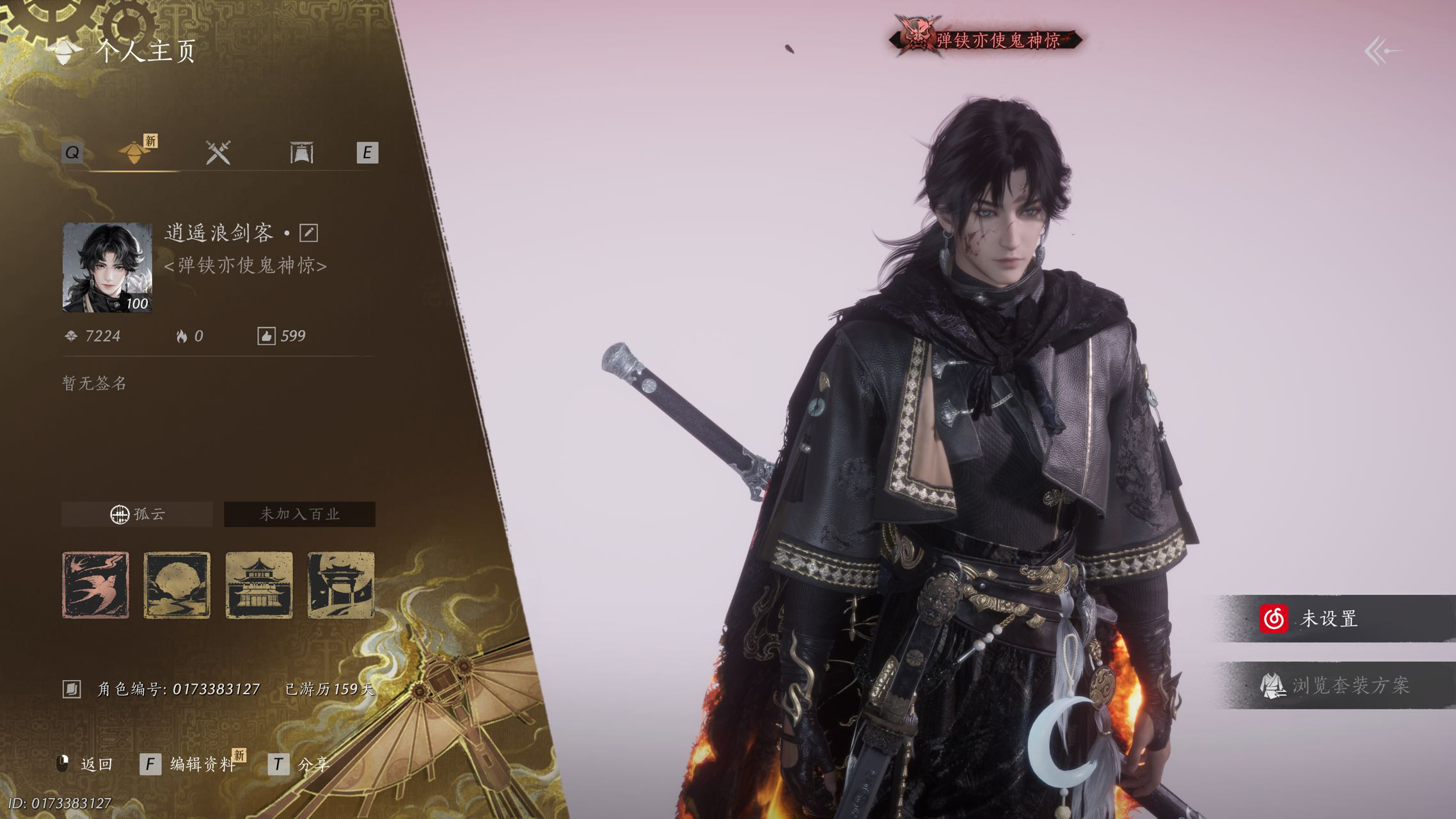The height and width of the screenshot is (819, 1456).
Task: Open the 未设置 music setting
Action: coord(1331,619)
